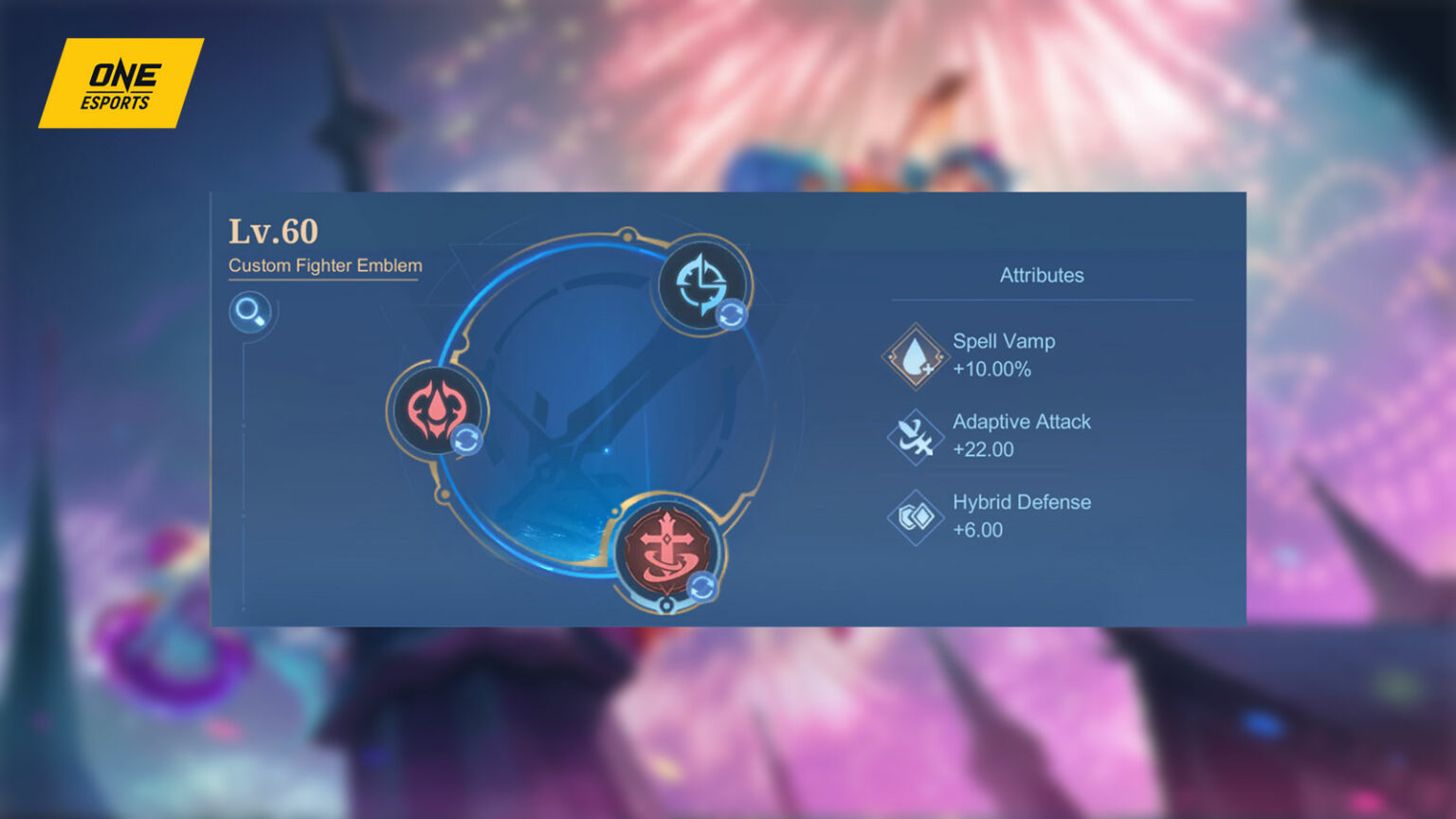Click the ONE Esports logo
1456x819 pixels.
coord(121,83)
